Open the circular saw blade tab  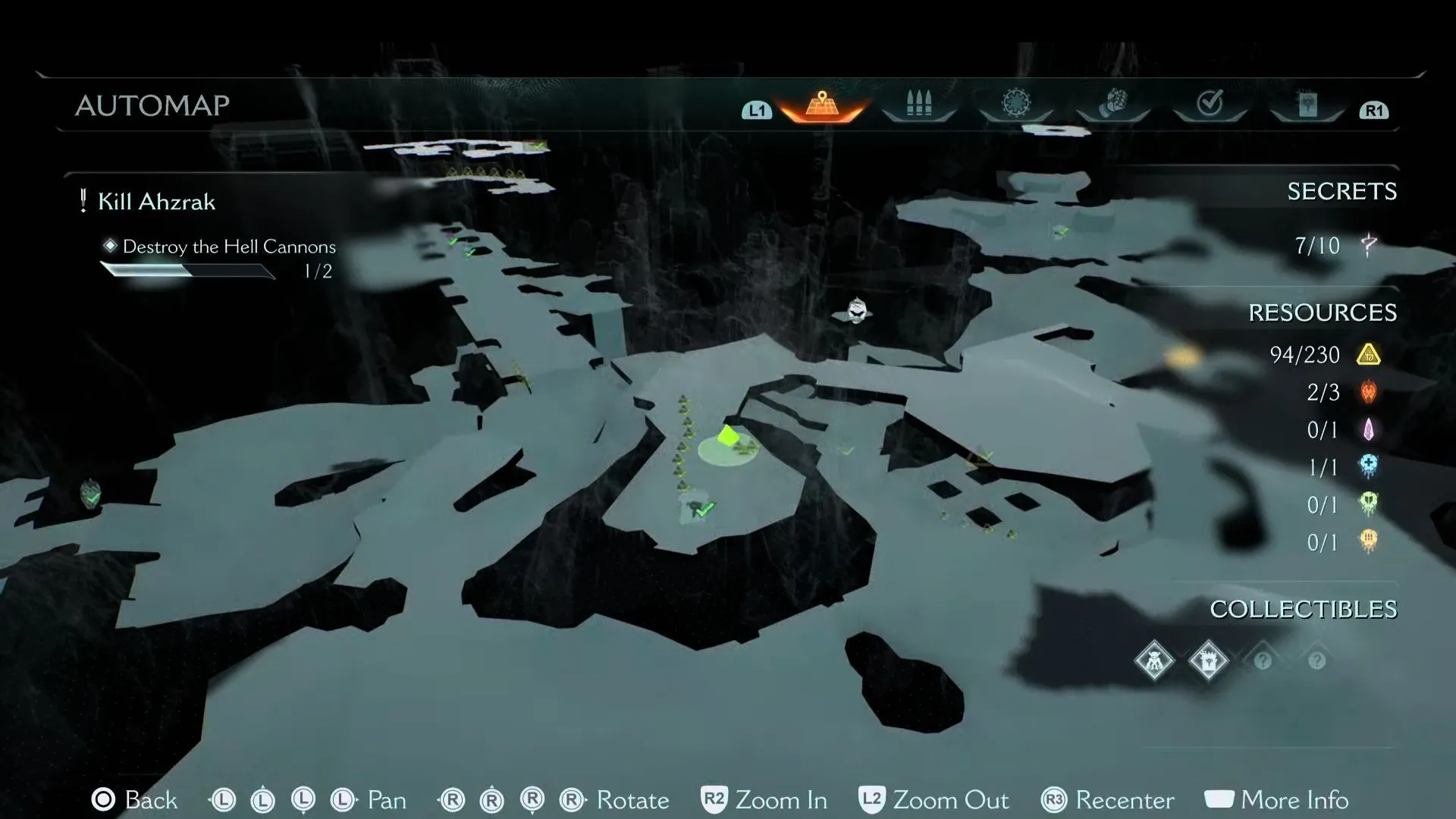point(1015,104)
